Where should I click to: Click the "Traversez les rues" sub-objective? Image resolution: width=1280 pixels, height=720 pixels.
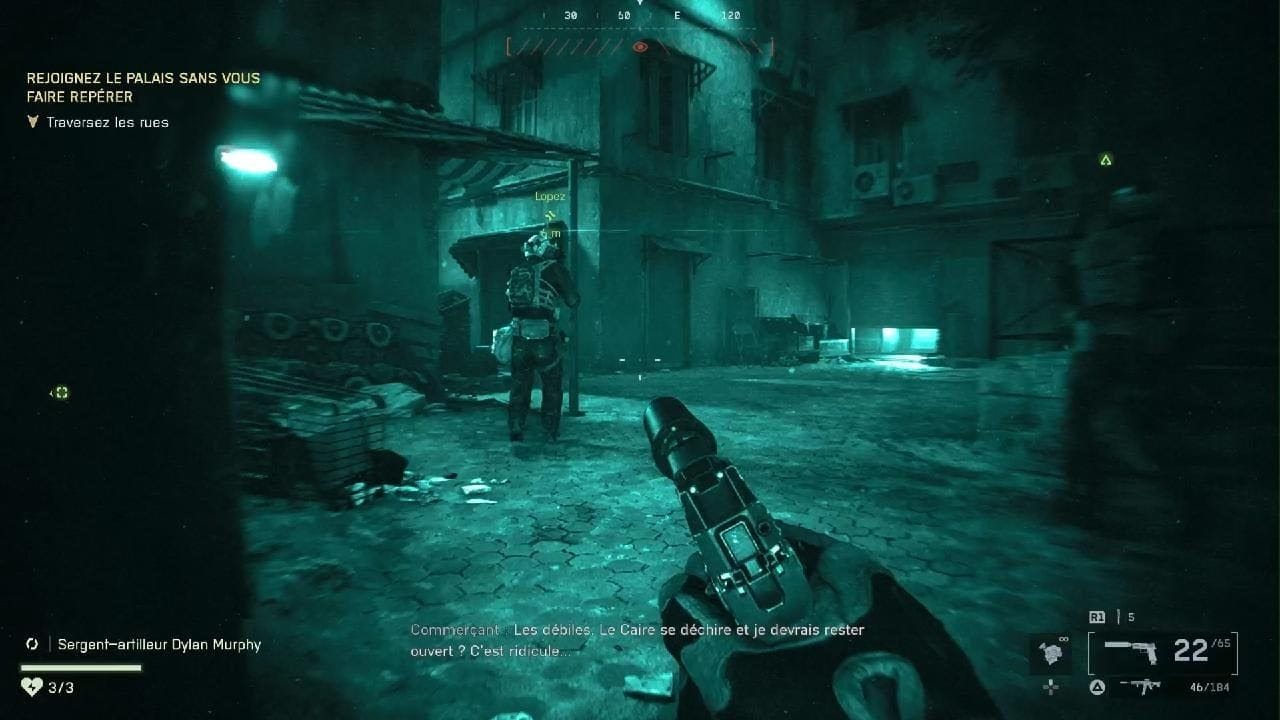[x=107, y=122]
